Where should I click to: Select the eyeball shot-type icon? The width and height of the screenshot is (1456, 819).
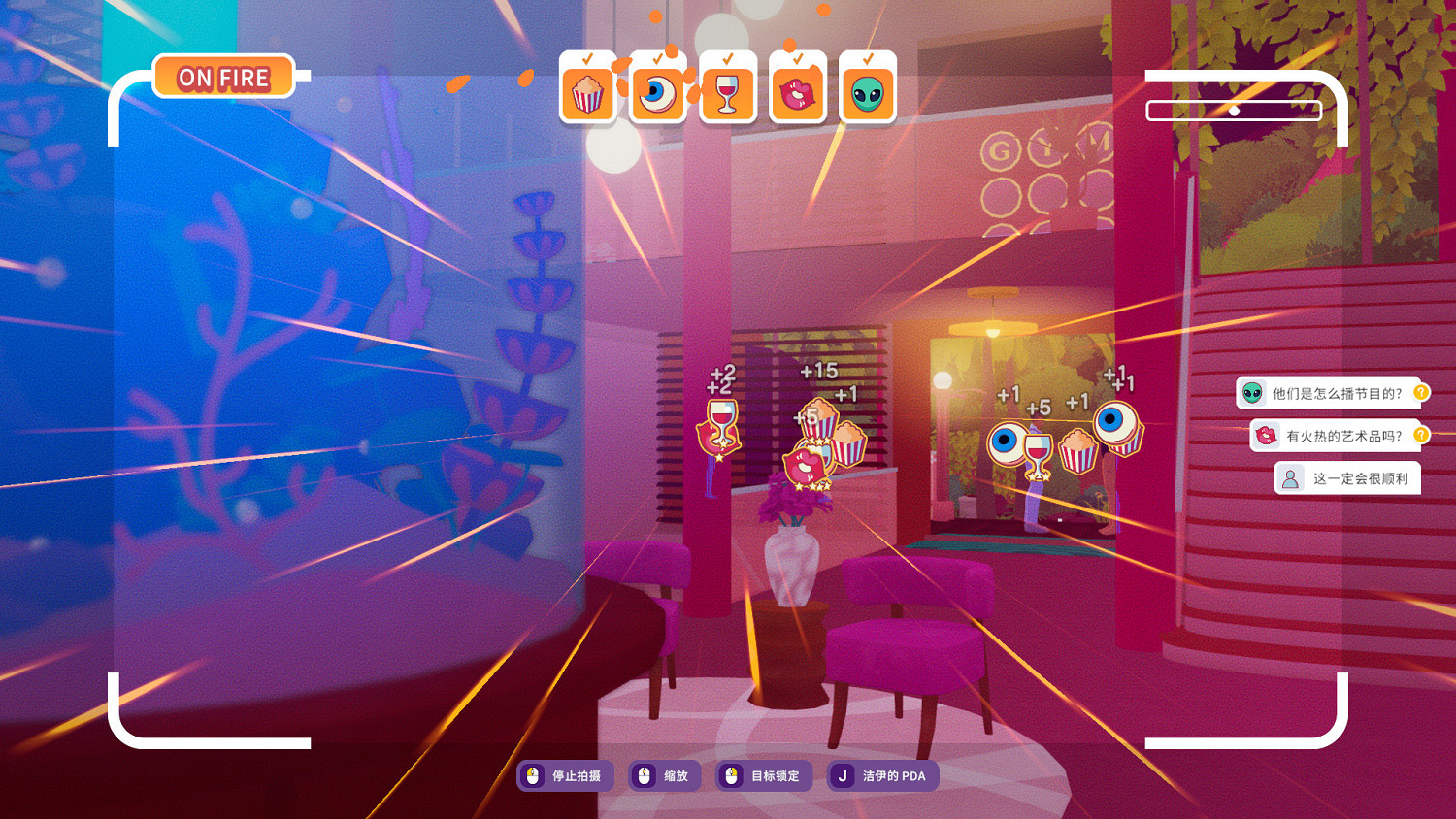click(x=656, y=95)
